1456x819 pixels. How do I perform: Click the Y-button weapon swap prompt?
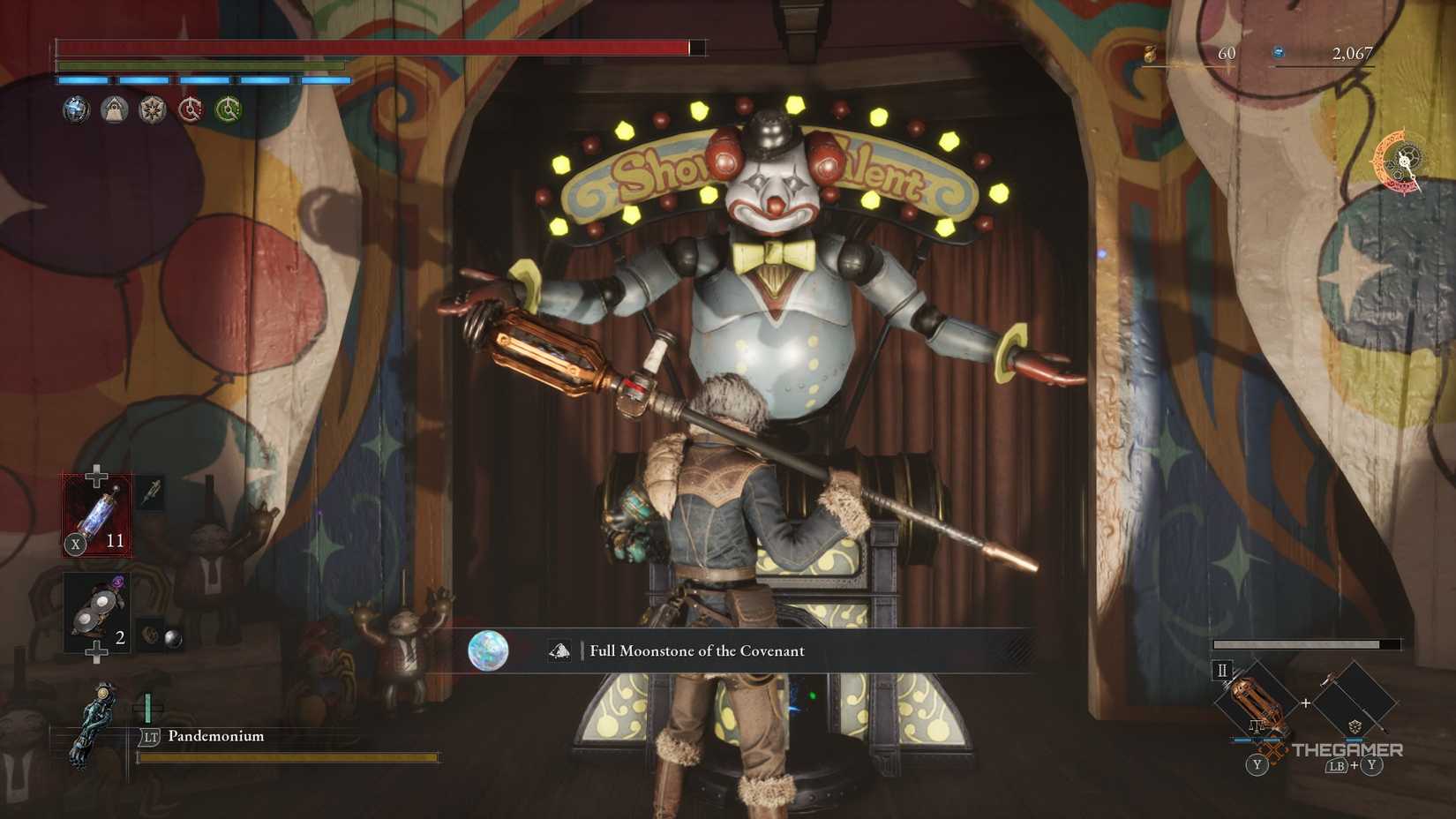(x=1257, y=765)
